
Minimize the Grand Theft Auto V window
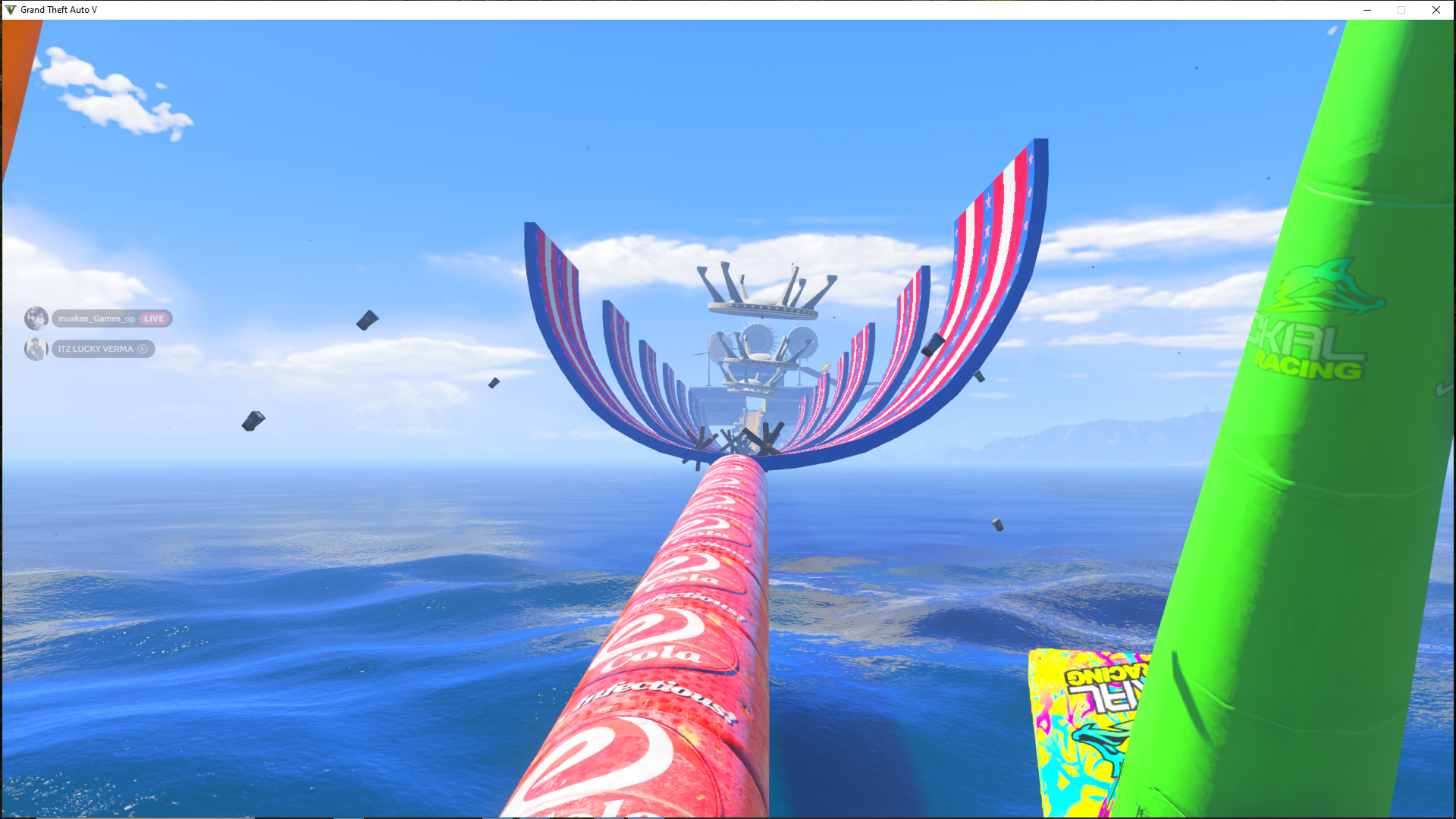tap(1367, 10)
